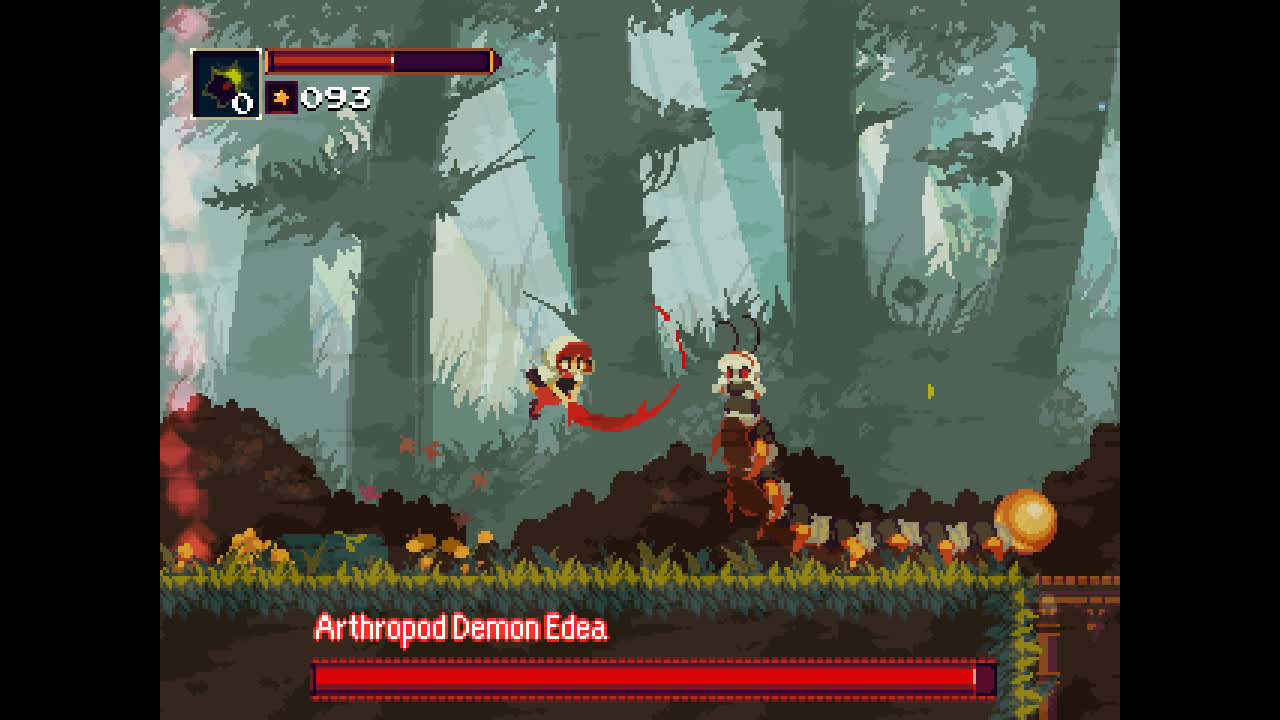Image resolution: width=1280 pixels, height=720 pixels.
Task: Click the orange star currency icon
Action: (282, 97)
